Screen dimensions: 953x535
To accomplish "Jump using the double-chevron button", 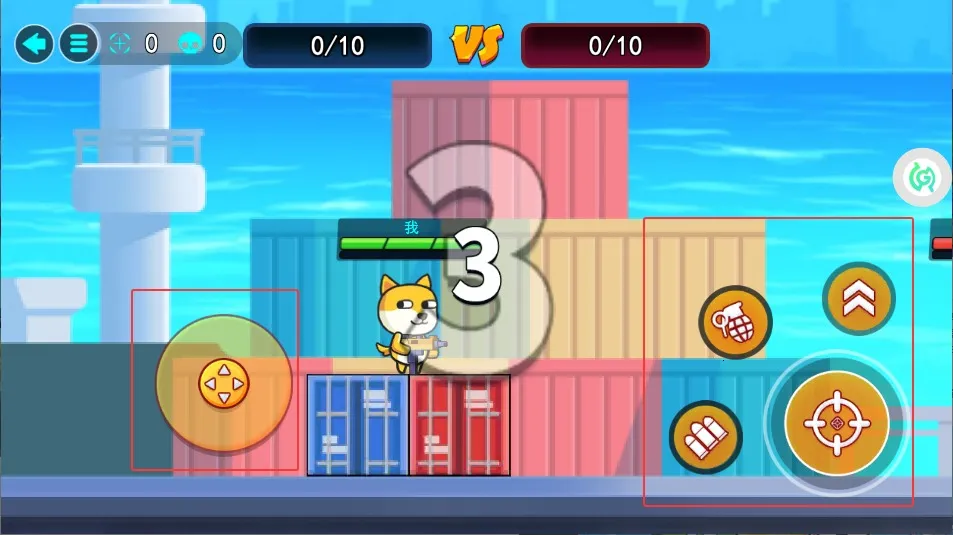I will (x=859, y=299).
